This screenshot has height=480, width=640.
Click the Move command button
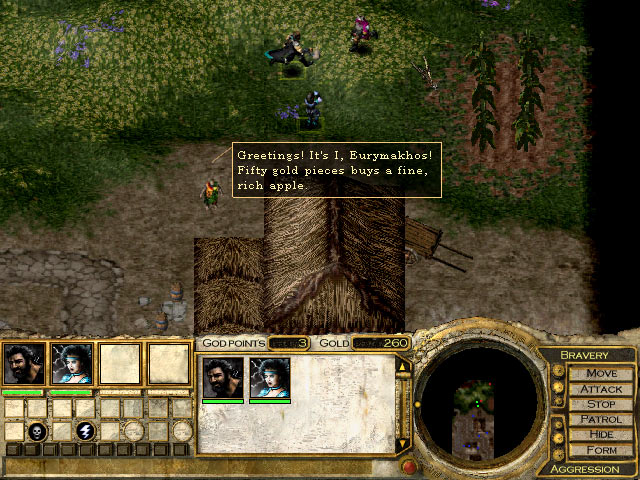(x=602, y=373)
